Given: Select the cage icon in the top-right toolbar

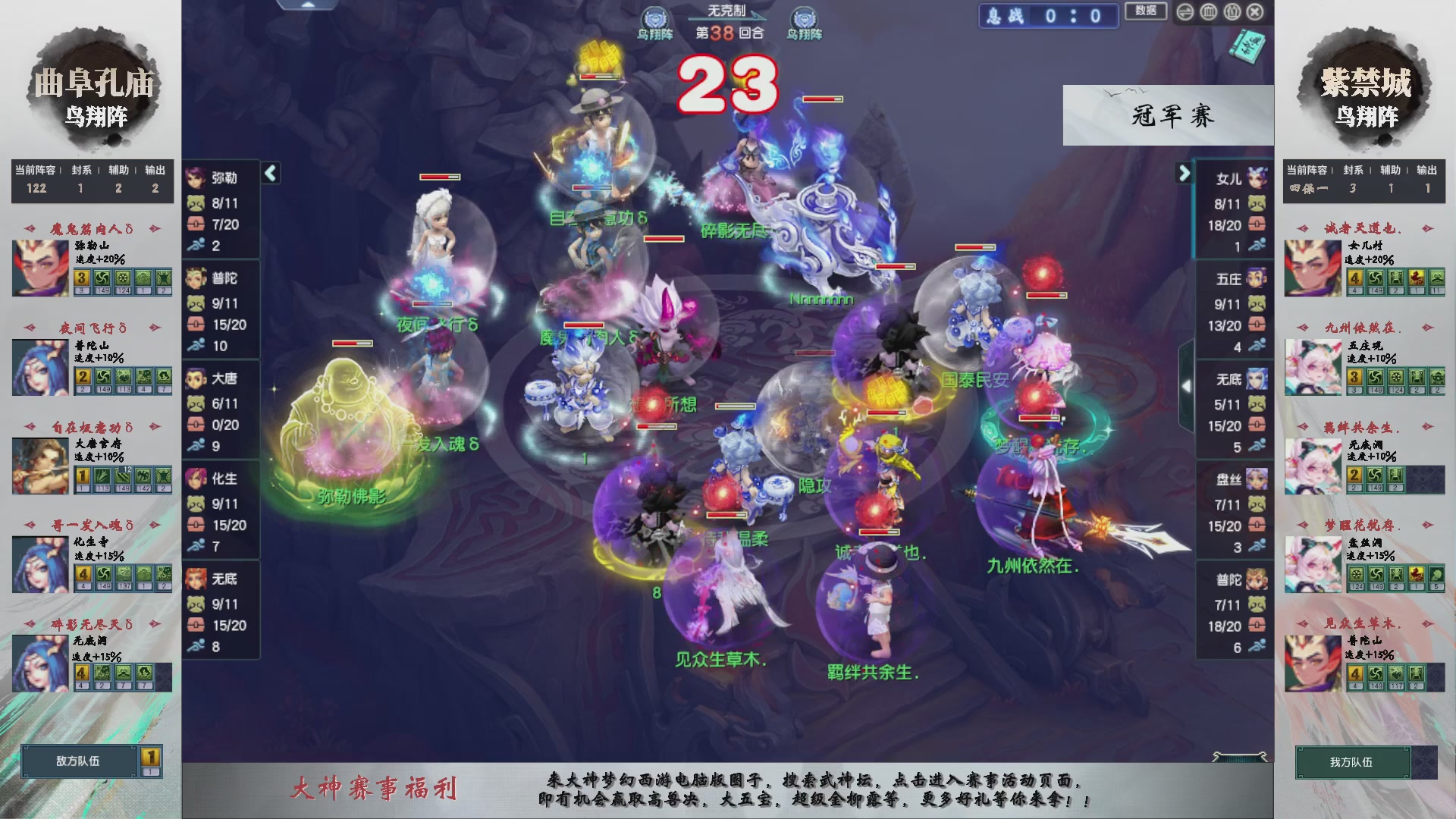Looking at the screenshot, I should pyautogui.click(x=1209, y=12).
